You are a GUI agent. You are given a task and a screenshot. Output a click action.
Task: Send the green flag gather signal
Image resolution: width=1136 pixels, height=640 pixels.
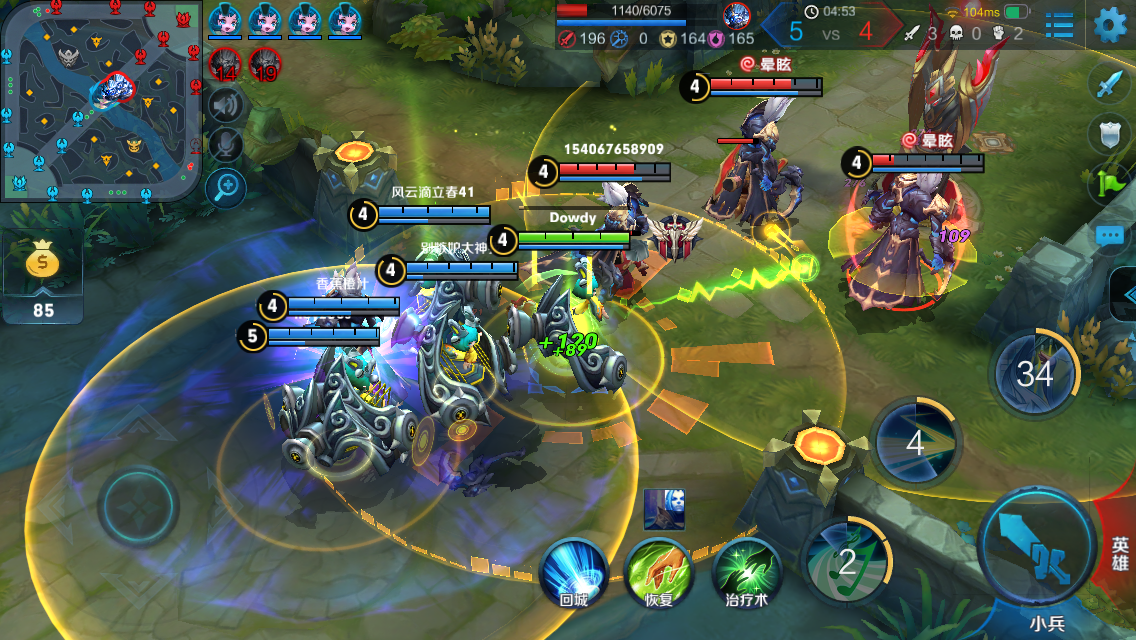[x=1108, y=185]
